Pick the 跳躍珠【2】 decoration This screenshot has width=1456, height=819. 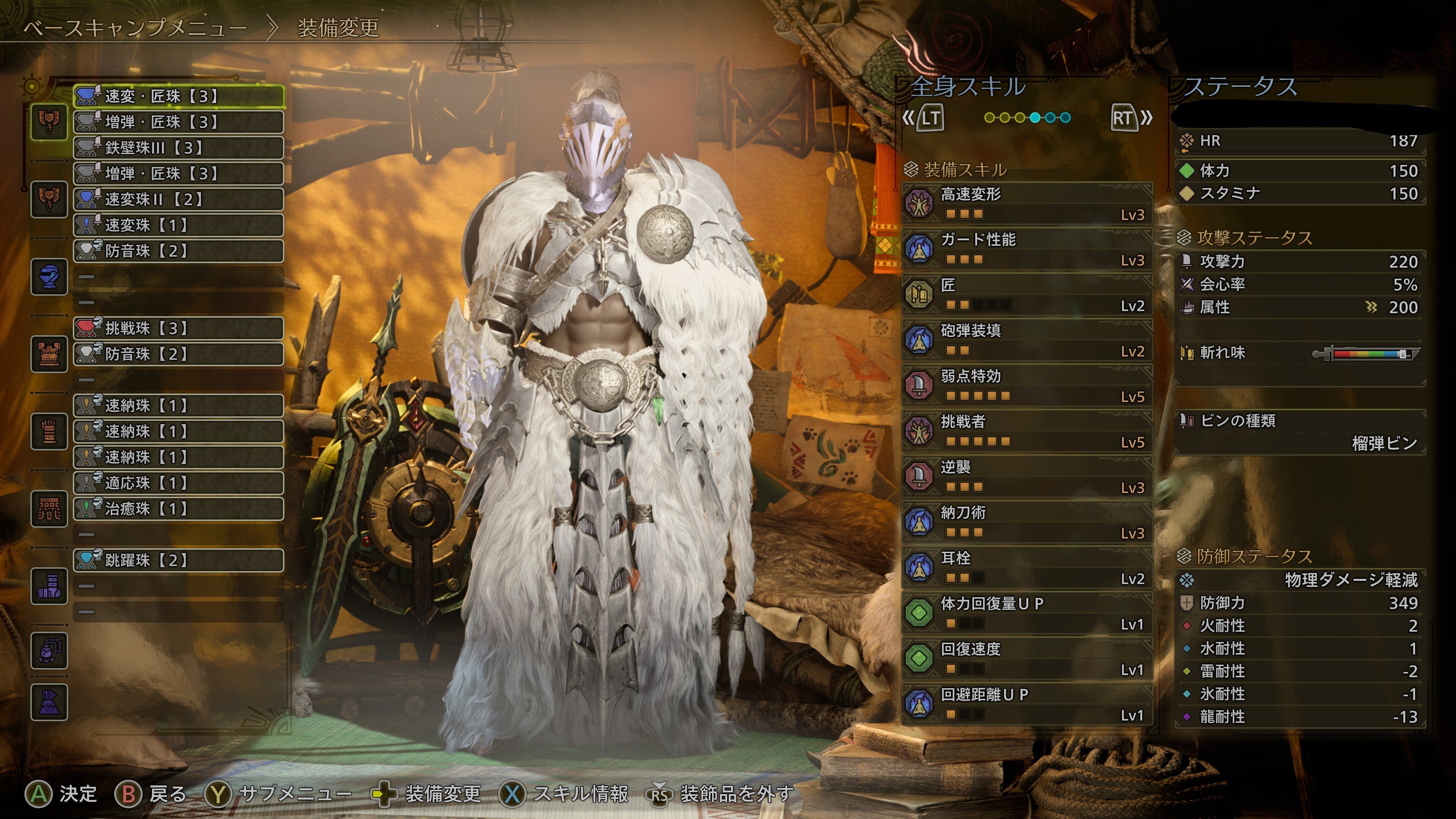click(x=179, y=560)
